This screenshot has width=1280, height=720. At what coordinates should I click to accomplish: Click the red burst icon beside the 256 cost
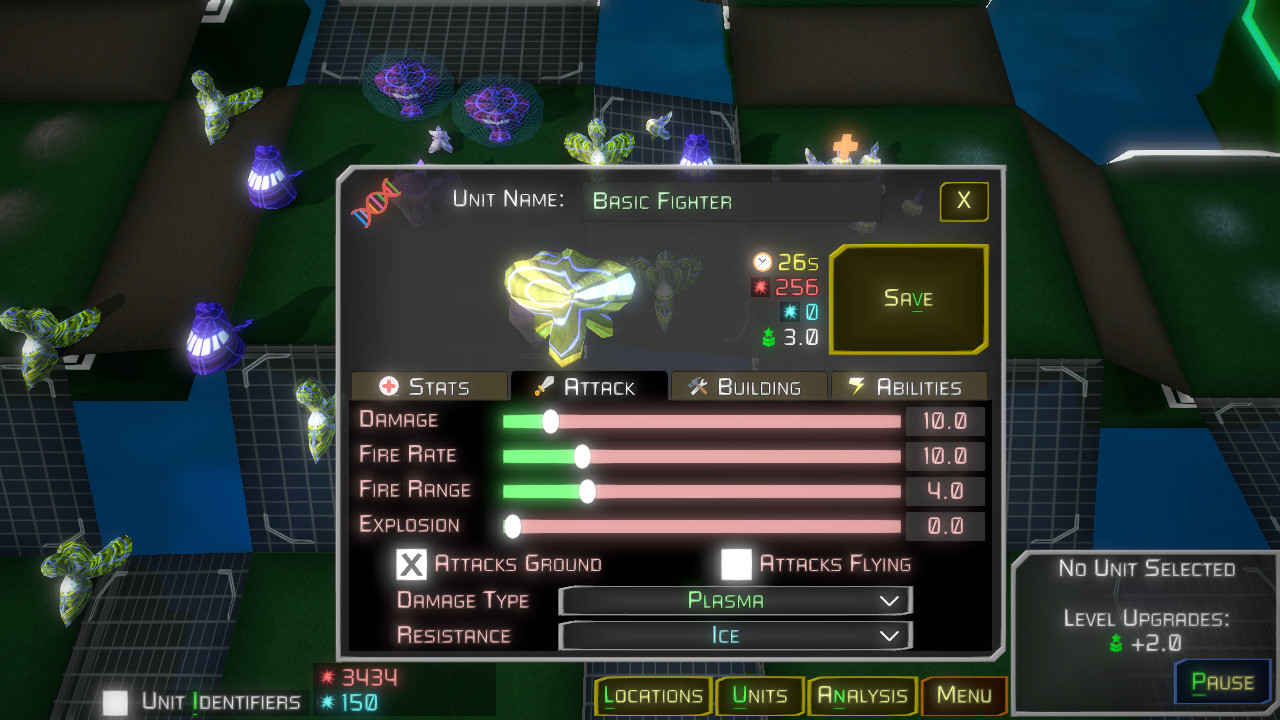tap(761, 286)
